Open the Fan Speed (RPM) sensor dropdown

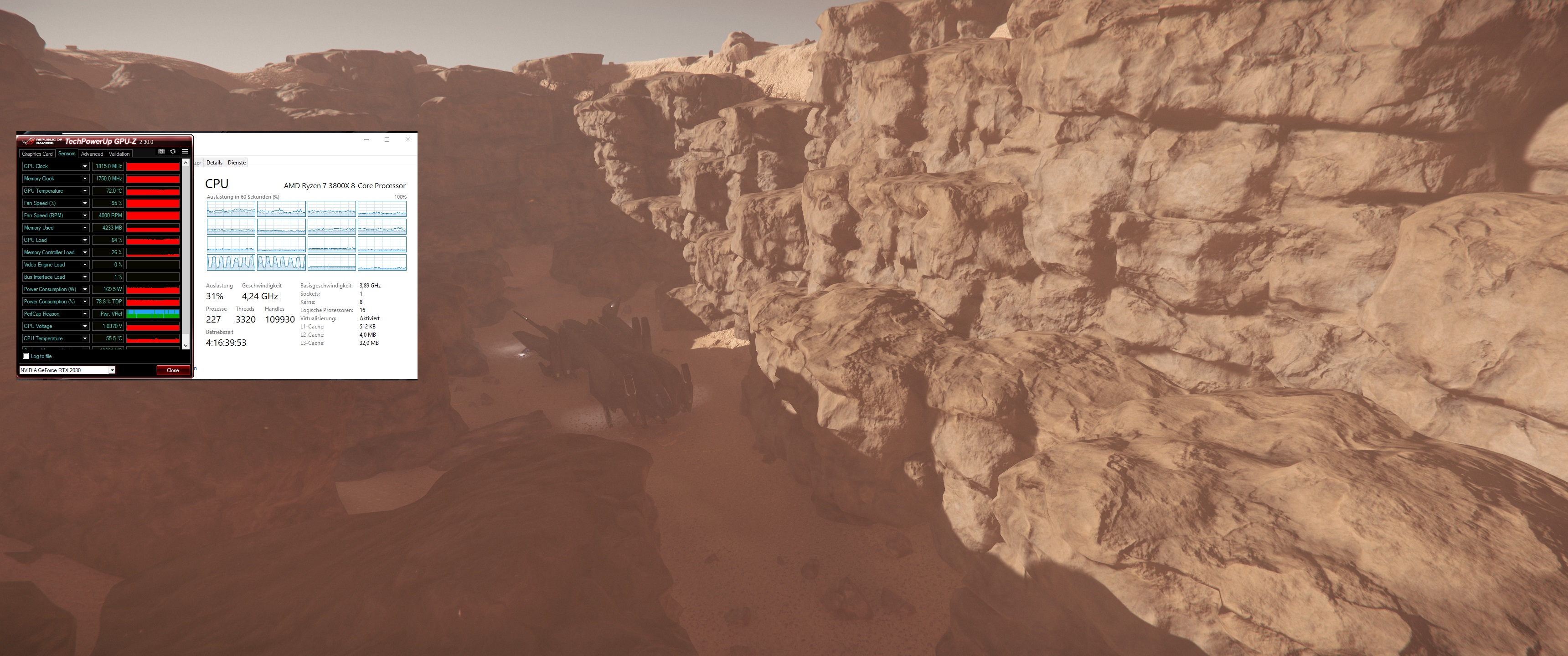pyautogui.click(x=85, y=215)
